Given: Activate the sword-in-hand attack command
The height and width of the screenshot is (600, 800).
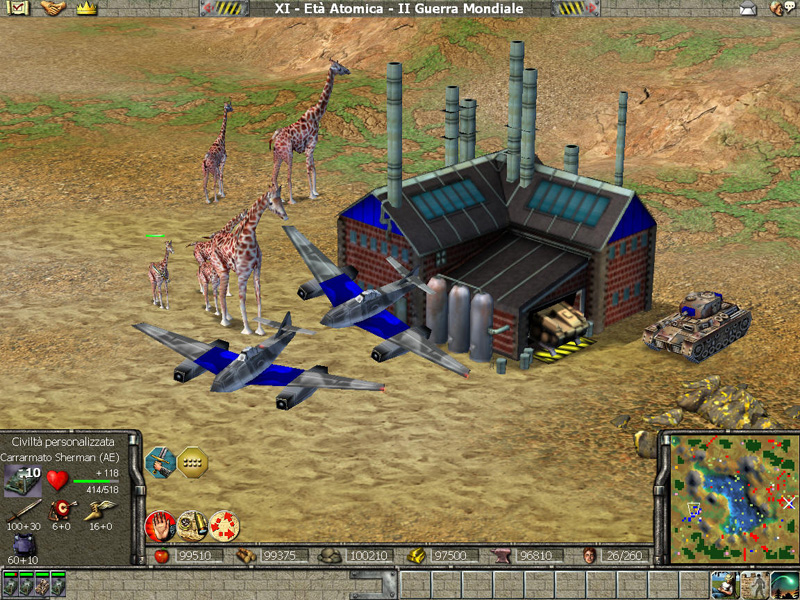Looking at the screenshot, I should point(160,460).
